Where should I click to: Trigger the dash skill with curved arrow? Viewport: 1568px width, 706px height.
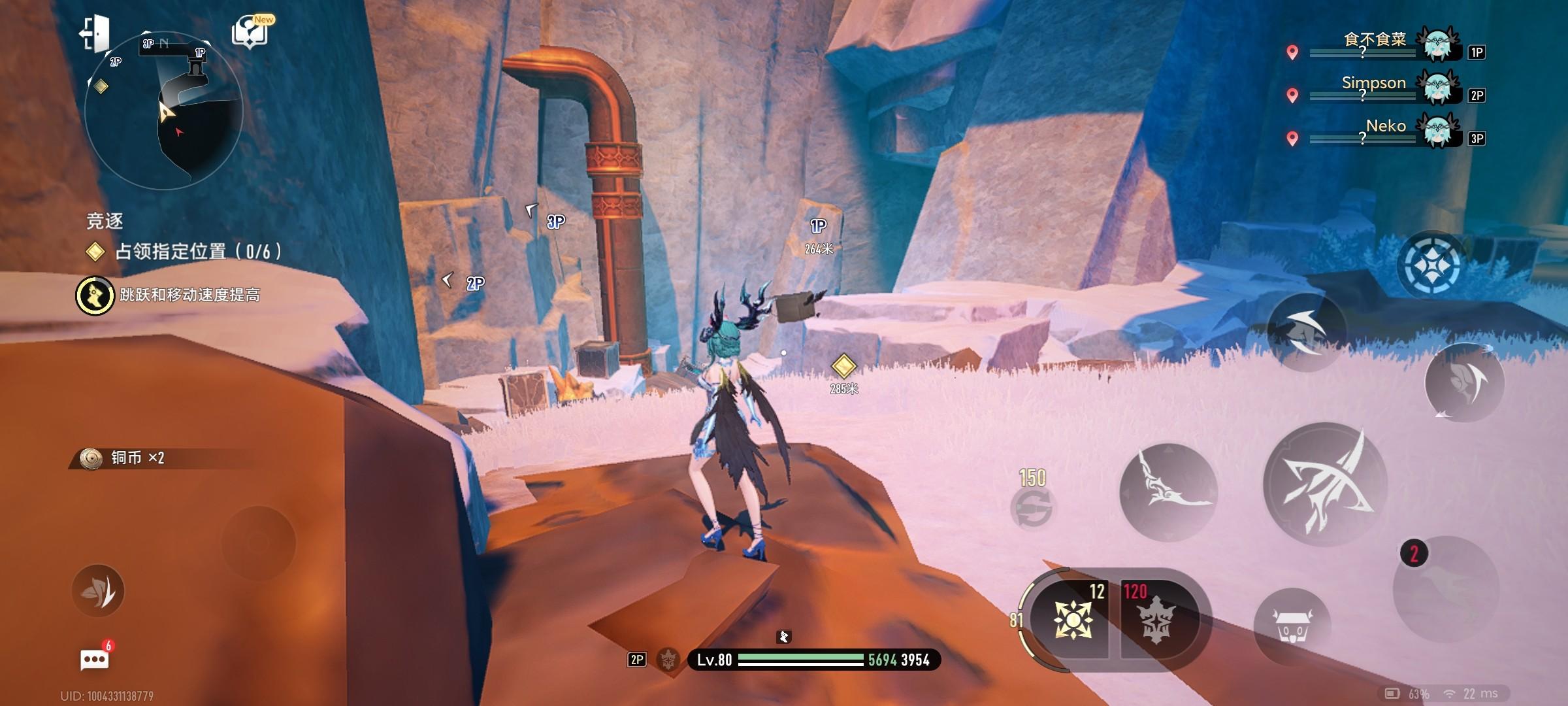[x=1305, y=331]
